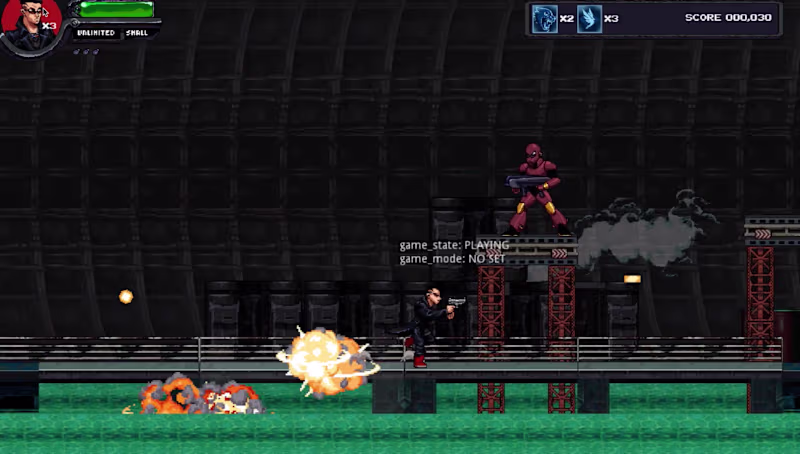Activate the roaring panther ability icon
The height and width of the screenshot is (454, 800).
pos(544,18)
